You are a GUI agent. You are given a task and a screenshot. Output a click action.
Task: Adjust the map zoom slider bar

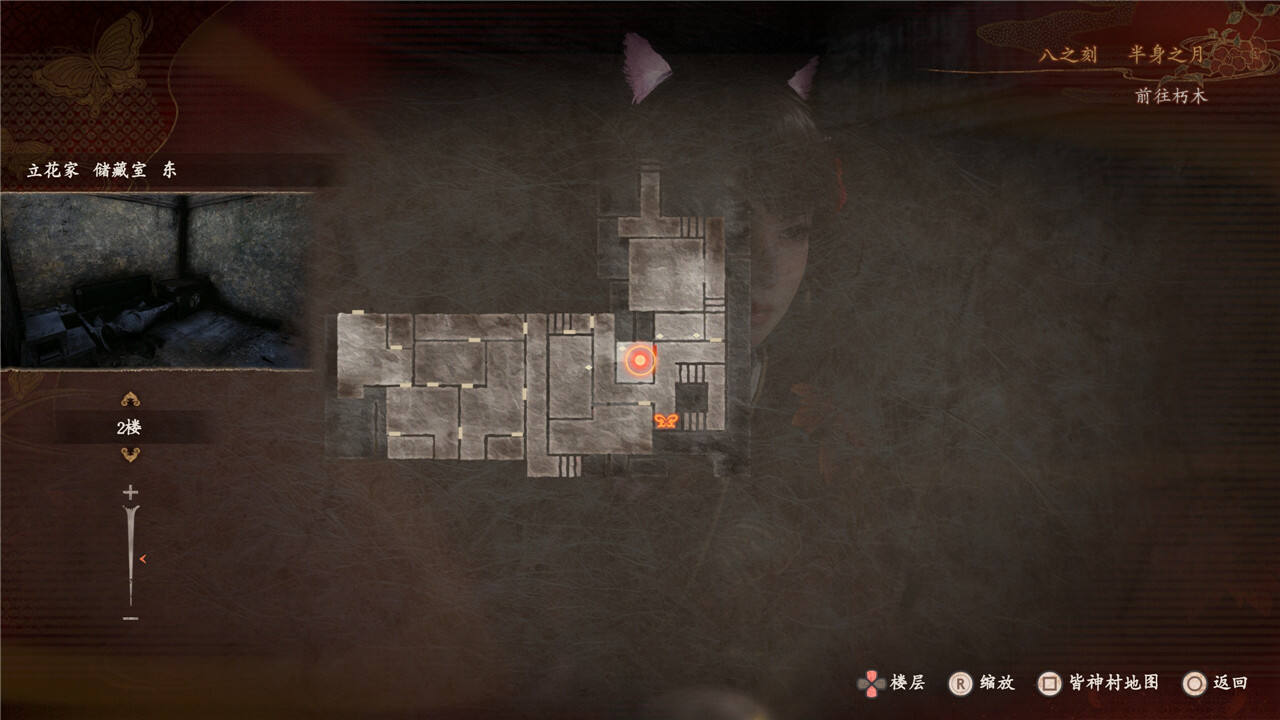131,556
